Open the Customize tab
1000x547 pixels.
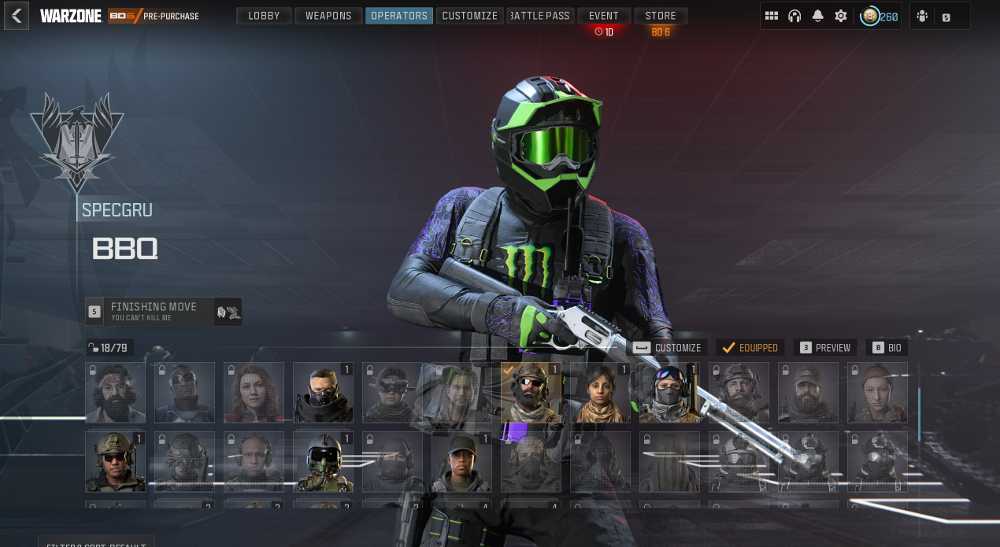469,16
